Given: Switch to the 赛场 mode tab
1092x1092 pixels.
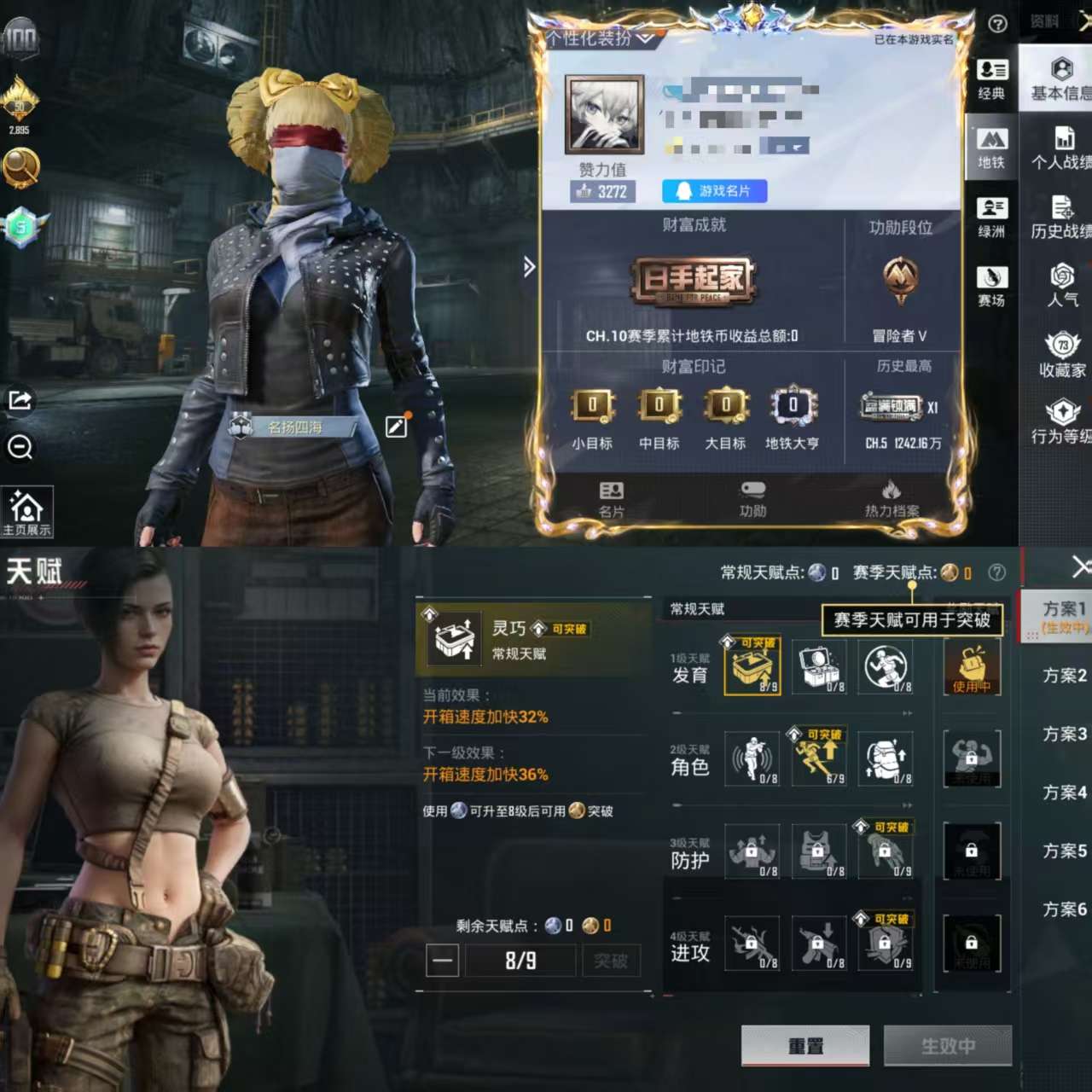Looking at the screenshot, I should pos(991,287).
